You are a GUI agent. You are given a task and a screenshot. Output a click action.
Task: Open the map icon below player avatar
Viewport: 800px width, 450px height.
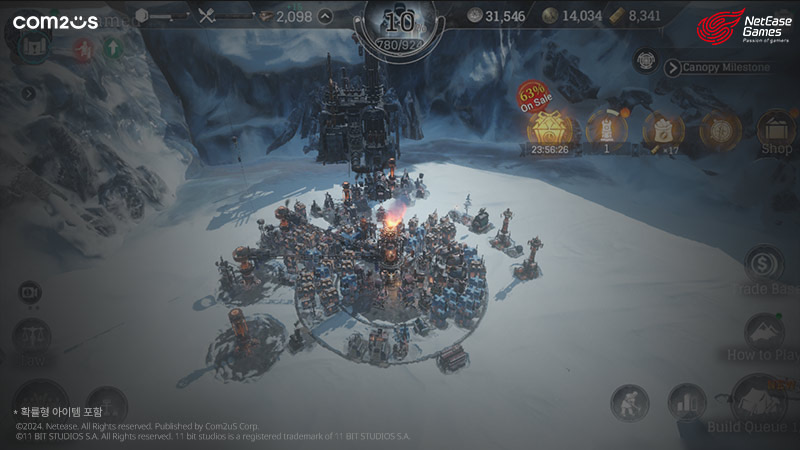(x=31, y=47)
